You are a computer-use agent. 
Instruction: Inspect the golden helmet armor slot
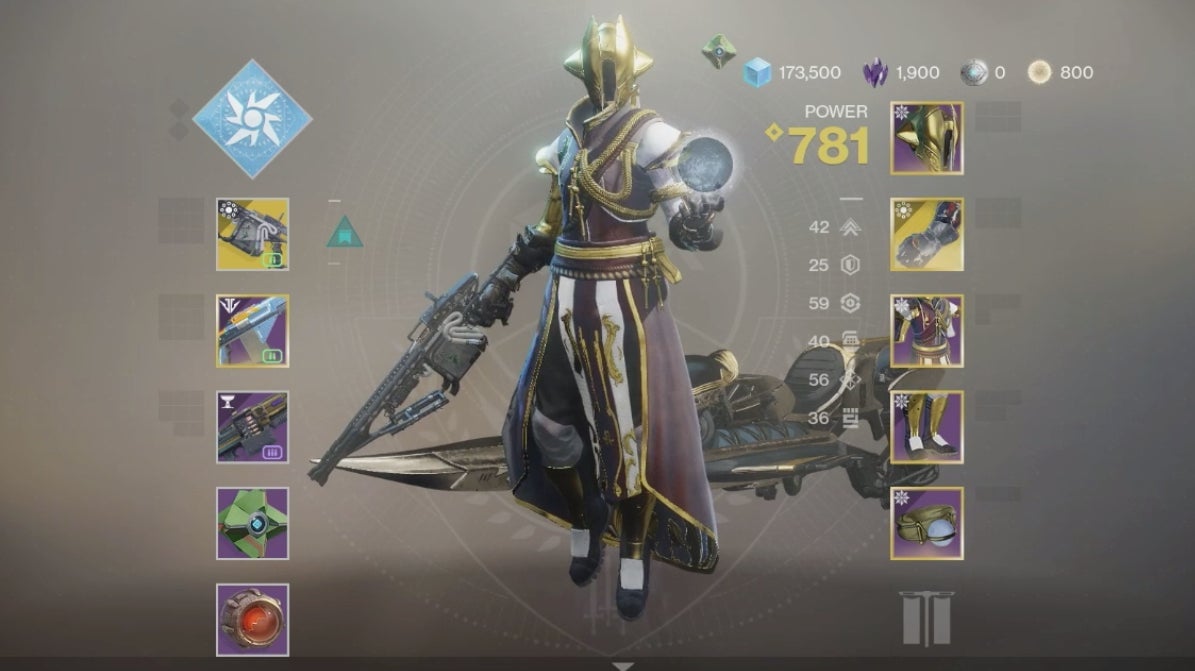[927, 138]
